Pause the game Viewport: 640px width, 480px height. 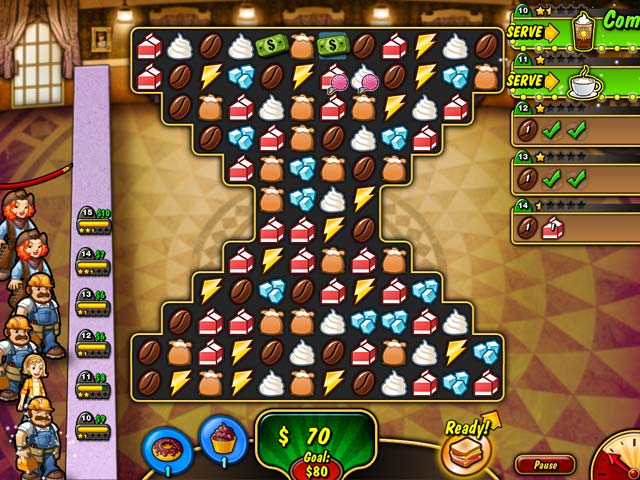tap(545, 465)
